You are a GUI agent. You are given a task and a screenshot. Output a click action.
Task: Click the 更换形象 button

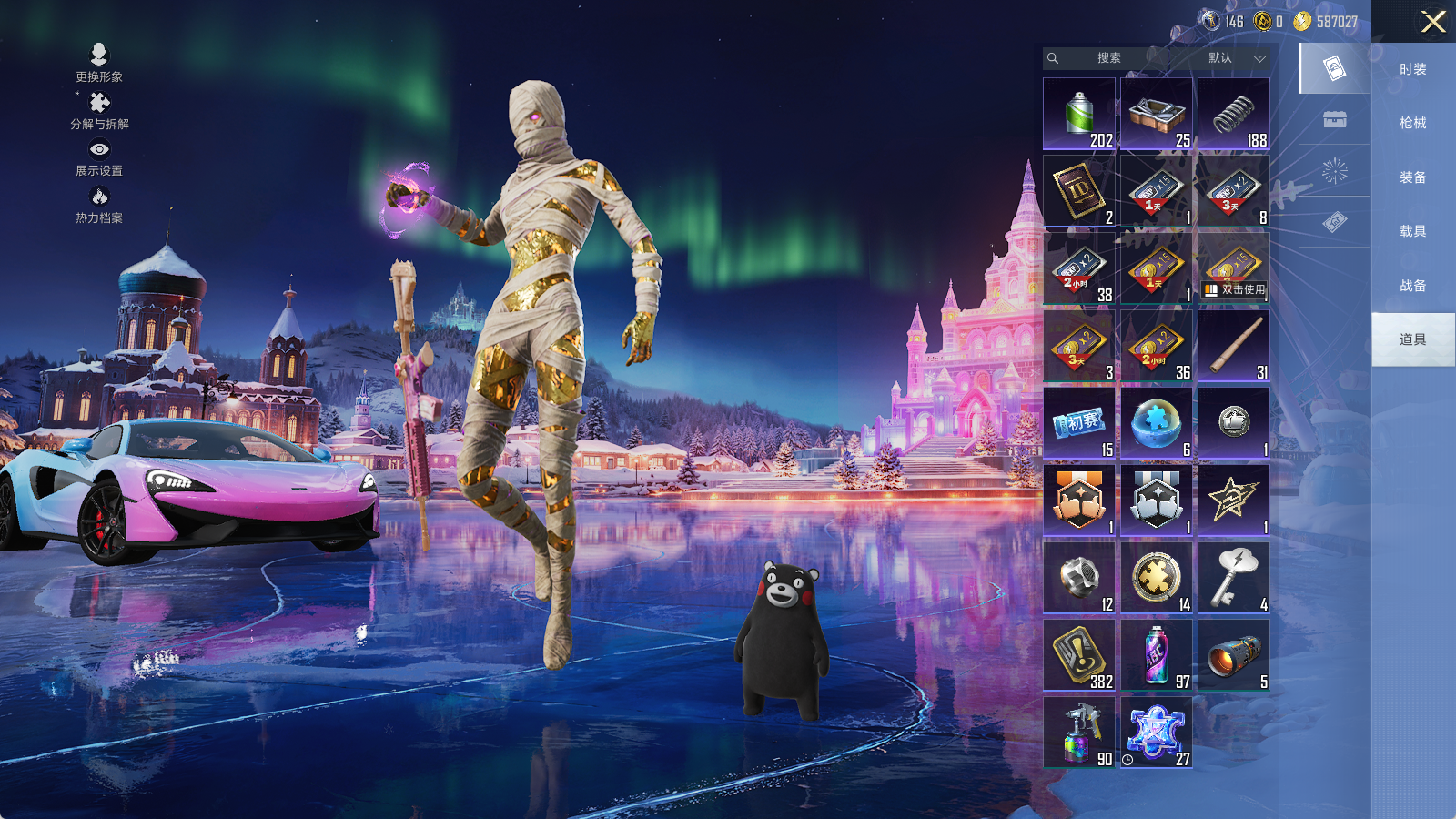[x=99, y=62]
